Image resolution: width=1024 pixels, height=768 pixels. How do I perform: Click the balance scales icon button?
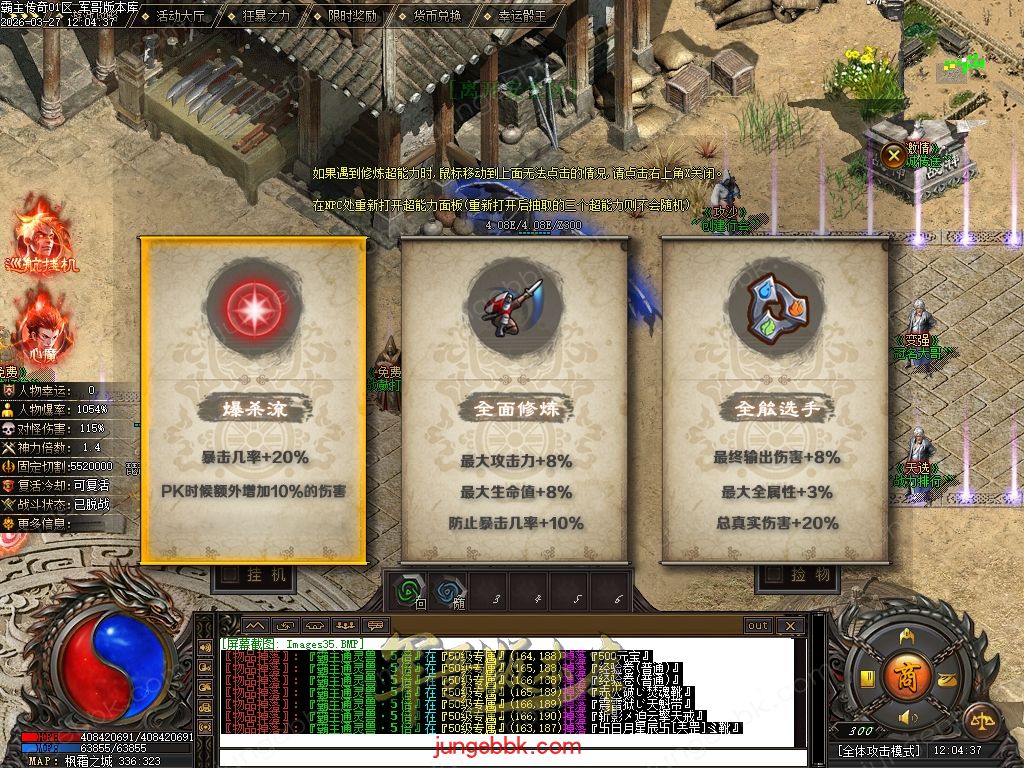coord(981,720)
